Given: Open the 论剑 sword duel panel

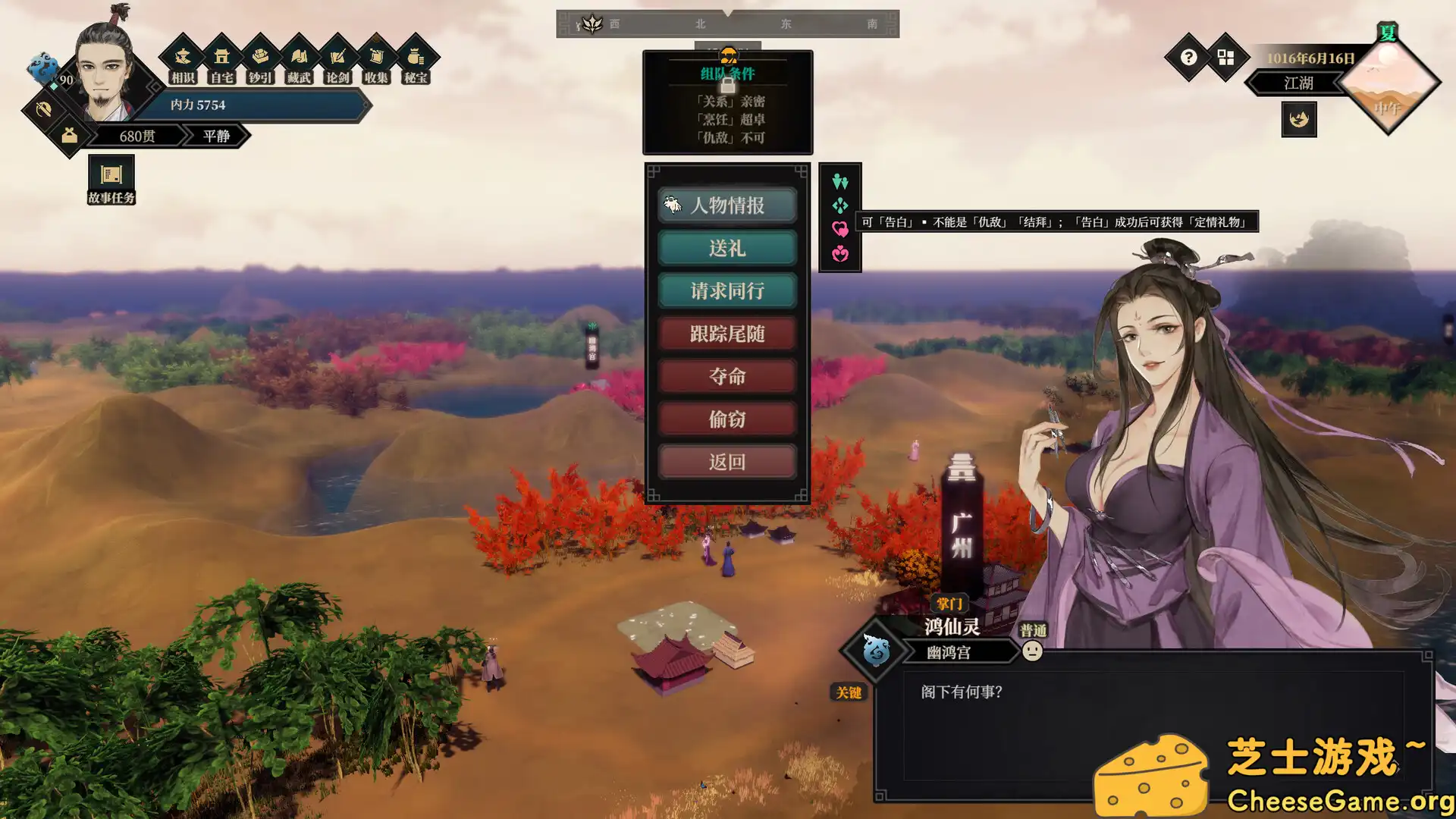Looking at the screenshot, I should click(x=337, y=61).
